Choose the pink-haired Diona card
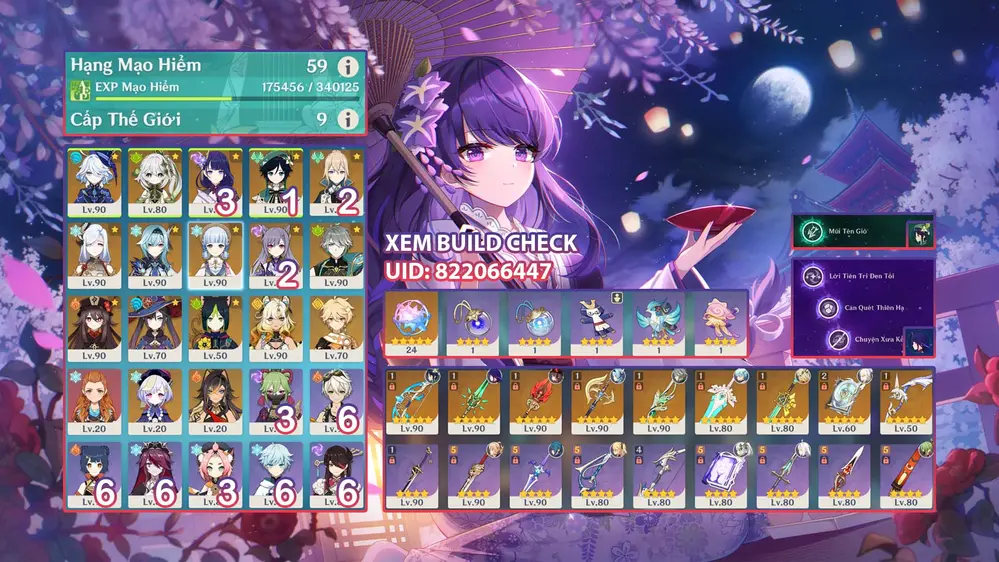Screen dimensions: 999x562 coord(216,474)
